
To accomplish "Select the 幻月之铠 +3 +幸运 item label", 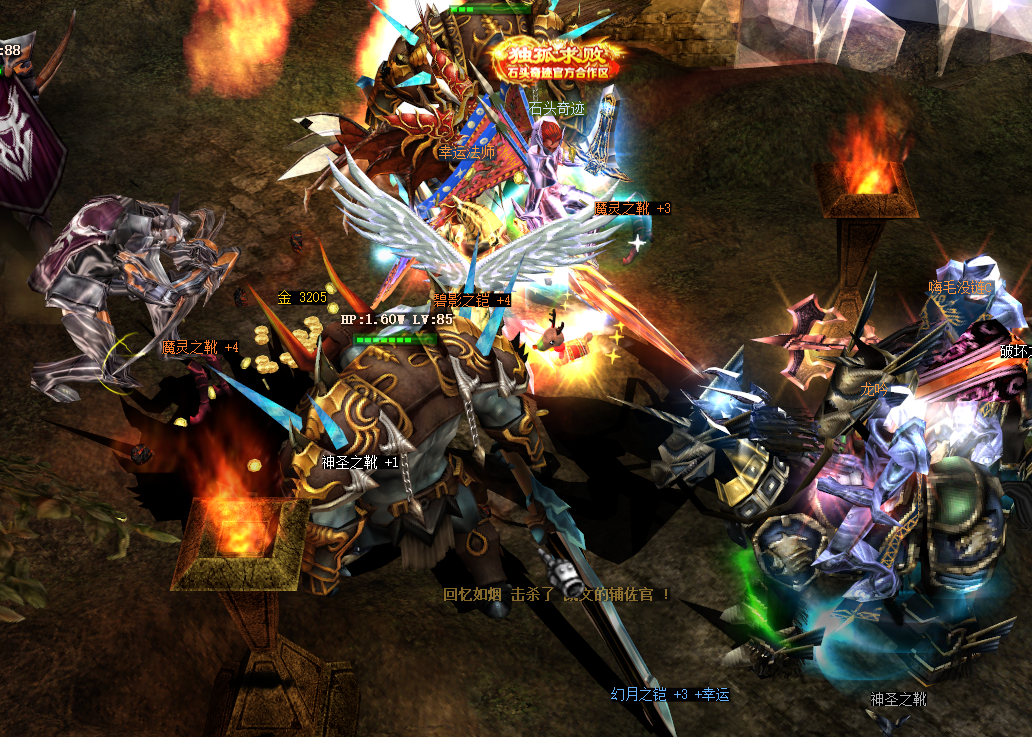I will 670,694.
